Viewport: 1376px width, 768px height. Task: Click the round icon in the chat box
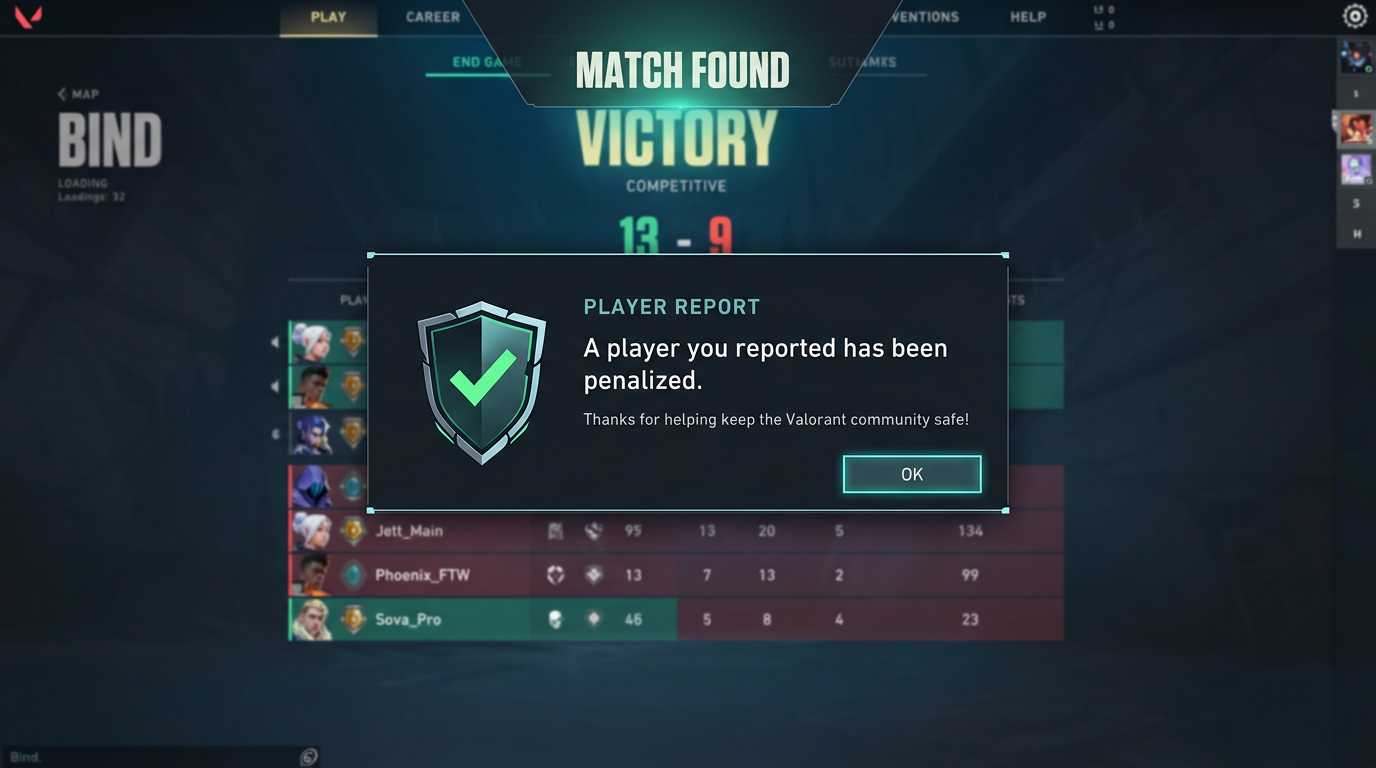pyautogui.click(x=310, y=757)
